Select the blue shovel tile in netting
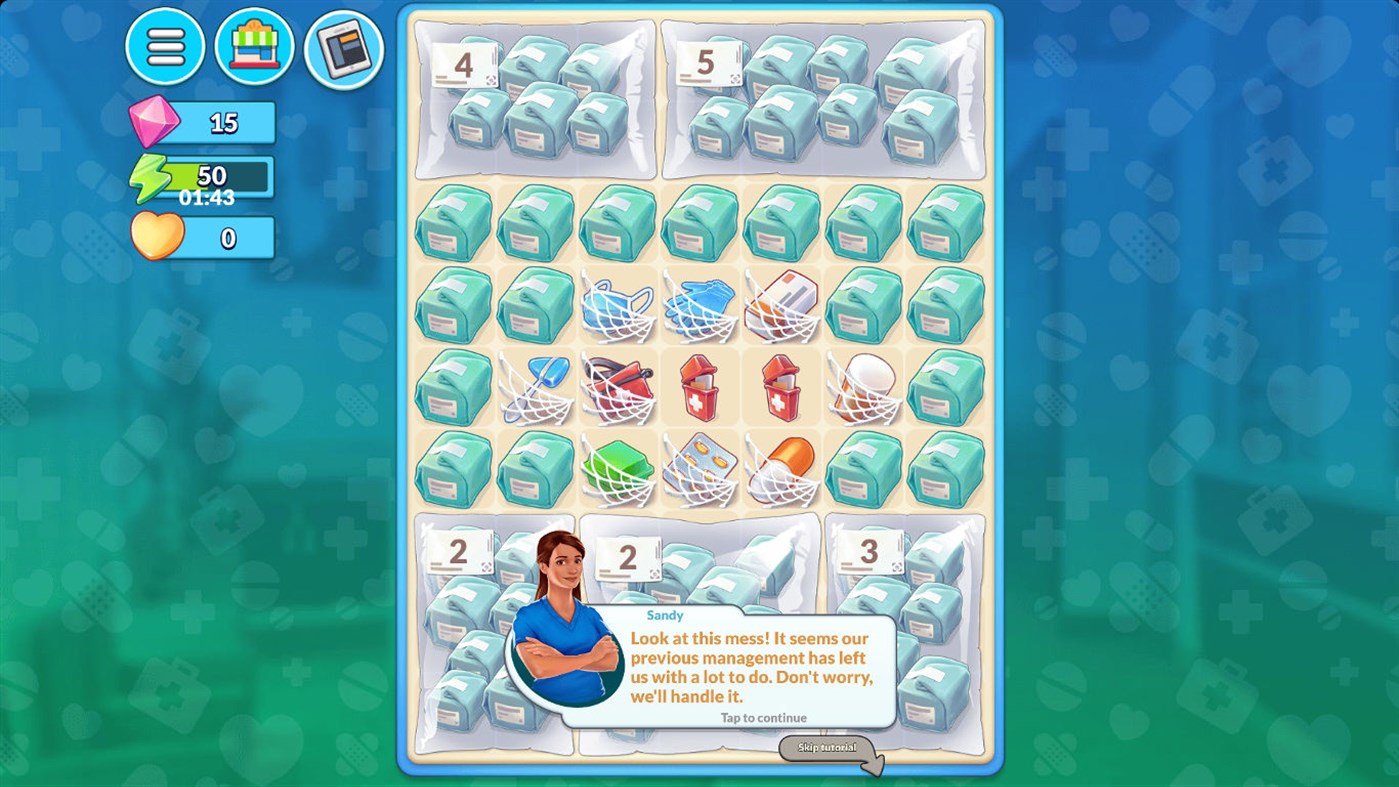 click(535, 385)
